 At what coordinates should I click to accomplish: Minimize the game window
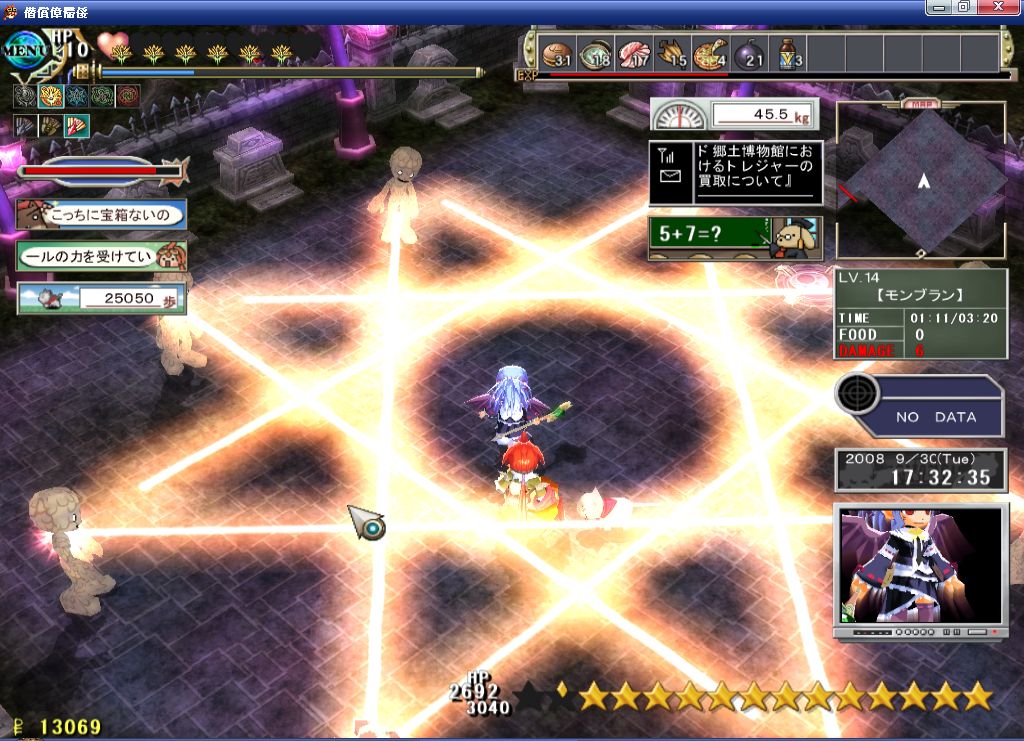click(939, 7)
